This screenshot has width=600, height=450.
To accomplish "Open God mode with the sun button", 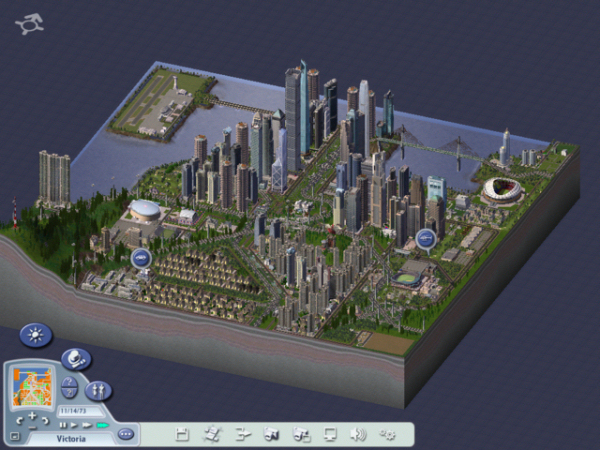I will click(x=34, y=336).
